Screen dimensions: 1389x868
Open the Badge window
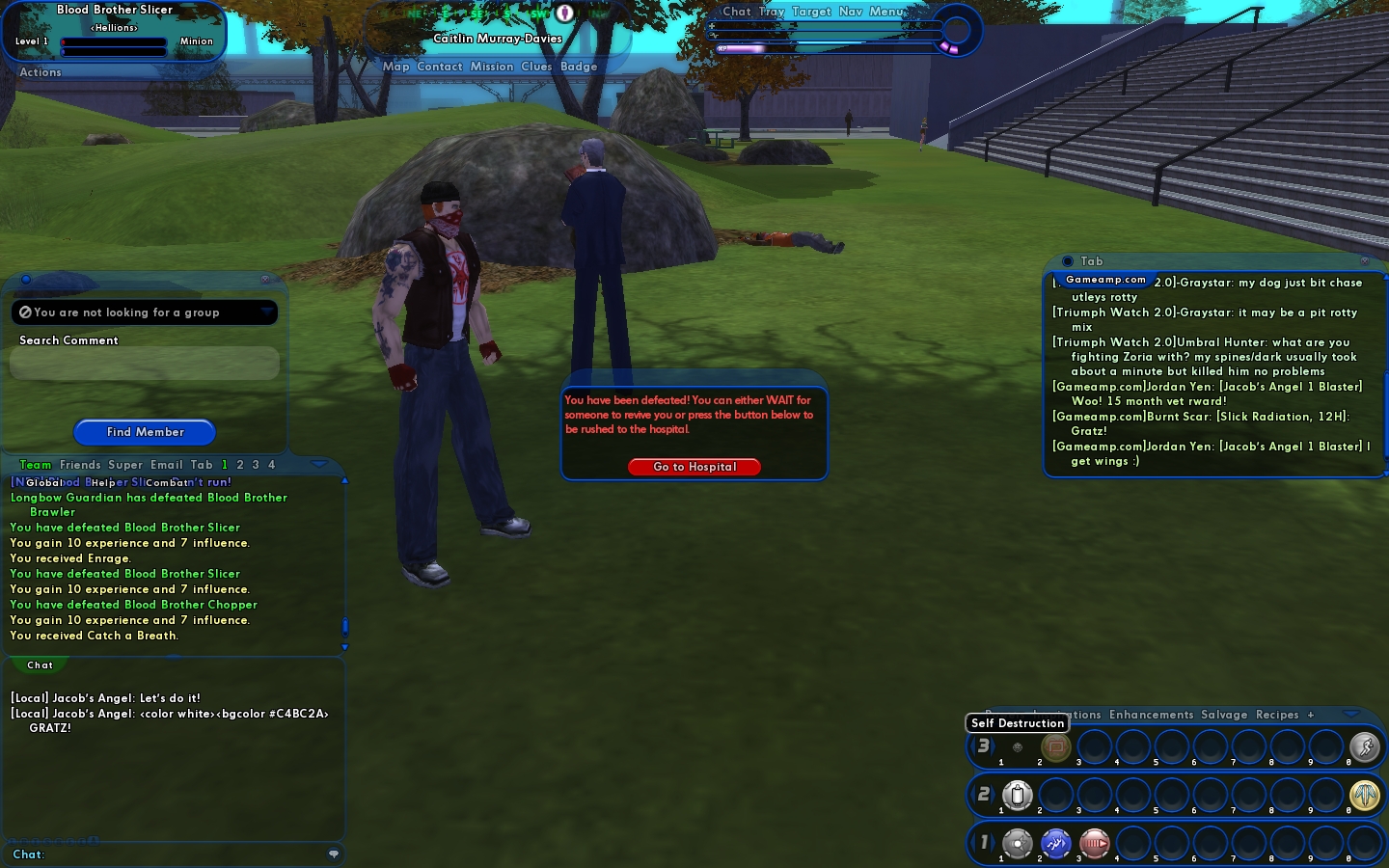point(579,67)
